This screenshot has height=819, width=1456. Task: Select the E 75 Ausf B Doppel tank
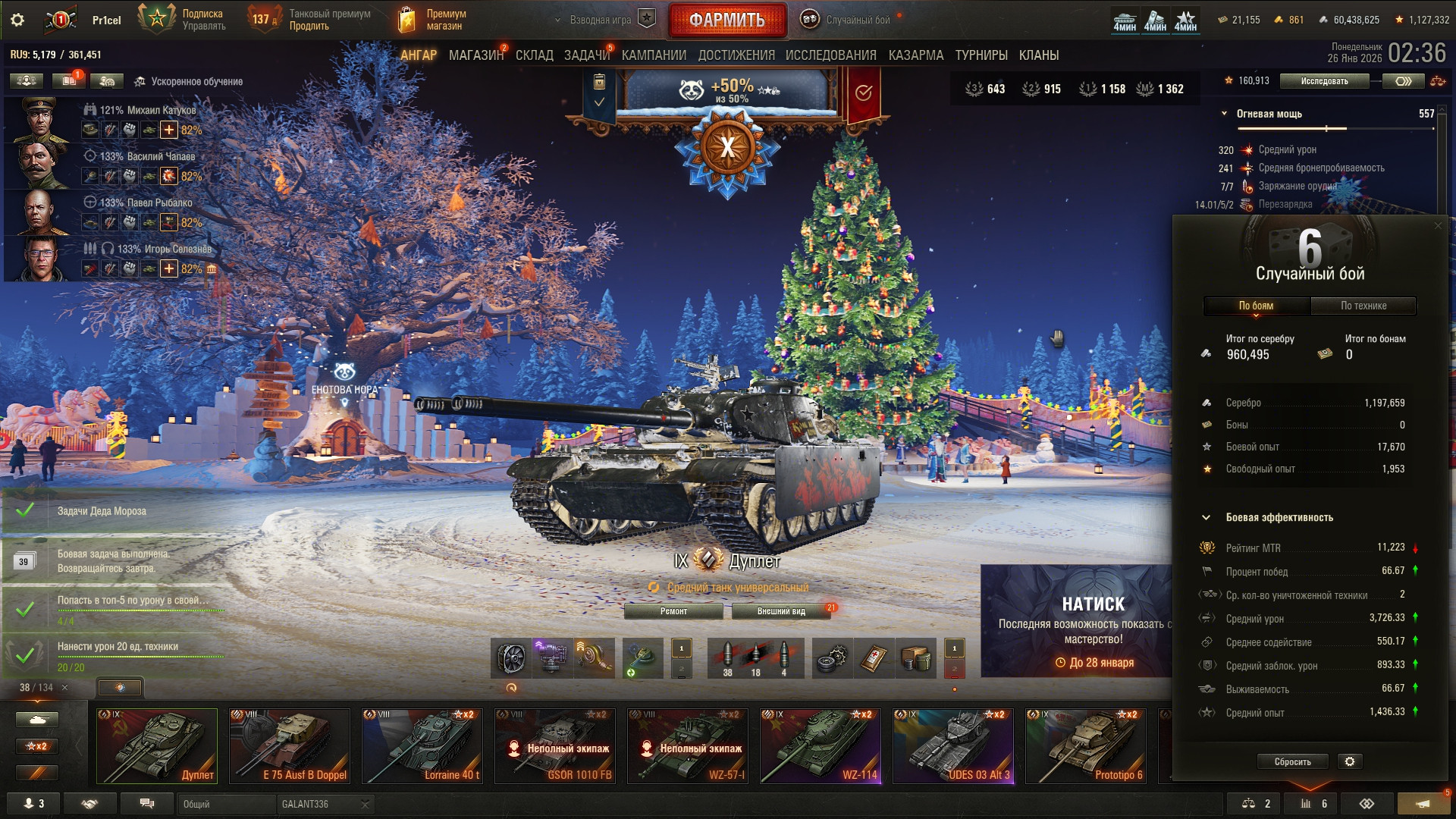tap(290, 746)
